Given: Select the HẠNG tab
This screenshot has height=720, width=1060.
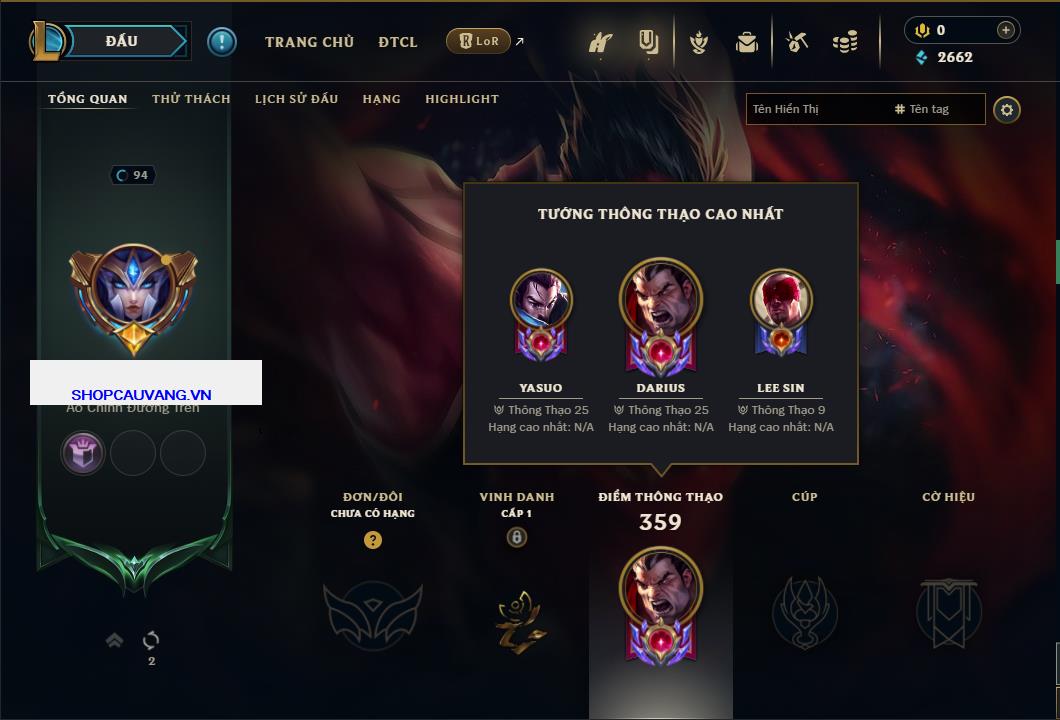Looking at the screenshot, I should (x=381, y=99).
